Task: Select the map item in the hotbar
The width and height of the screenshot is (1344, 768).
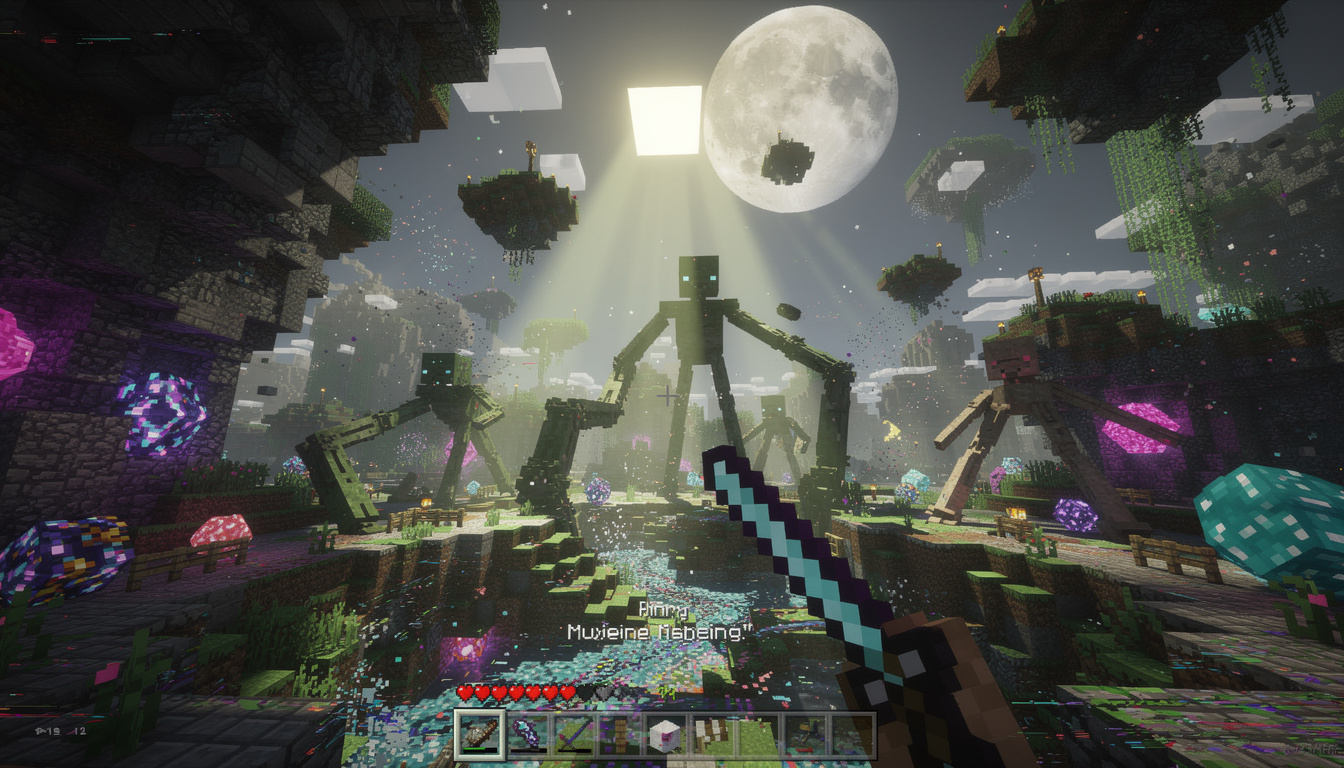Action: (x=709, y=733)
